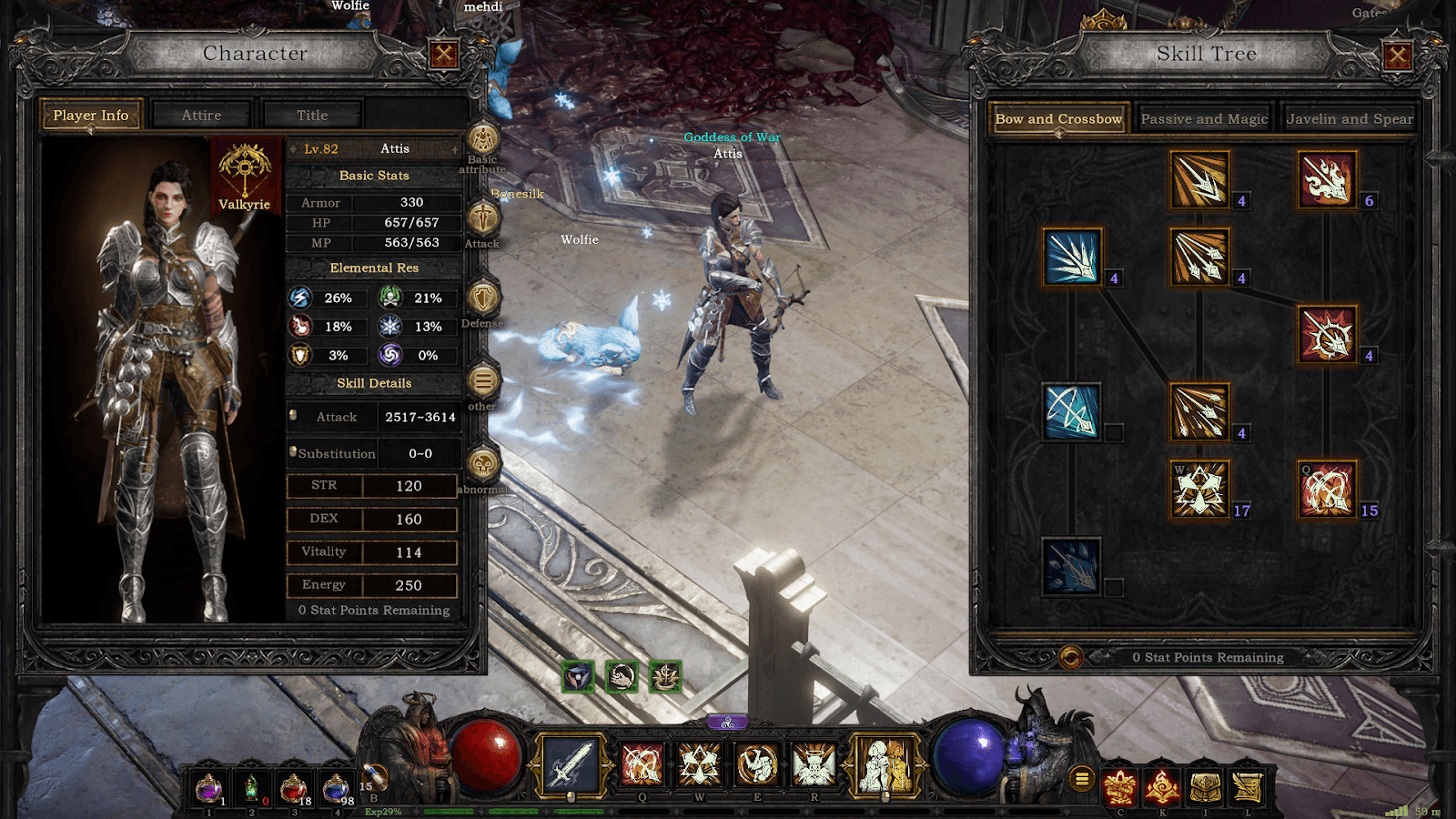
Task: Open the Attack stats section
Action: pos(483,218)
